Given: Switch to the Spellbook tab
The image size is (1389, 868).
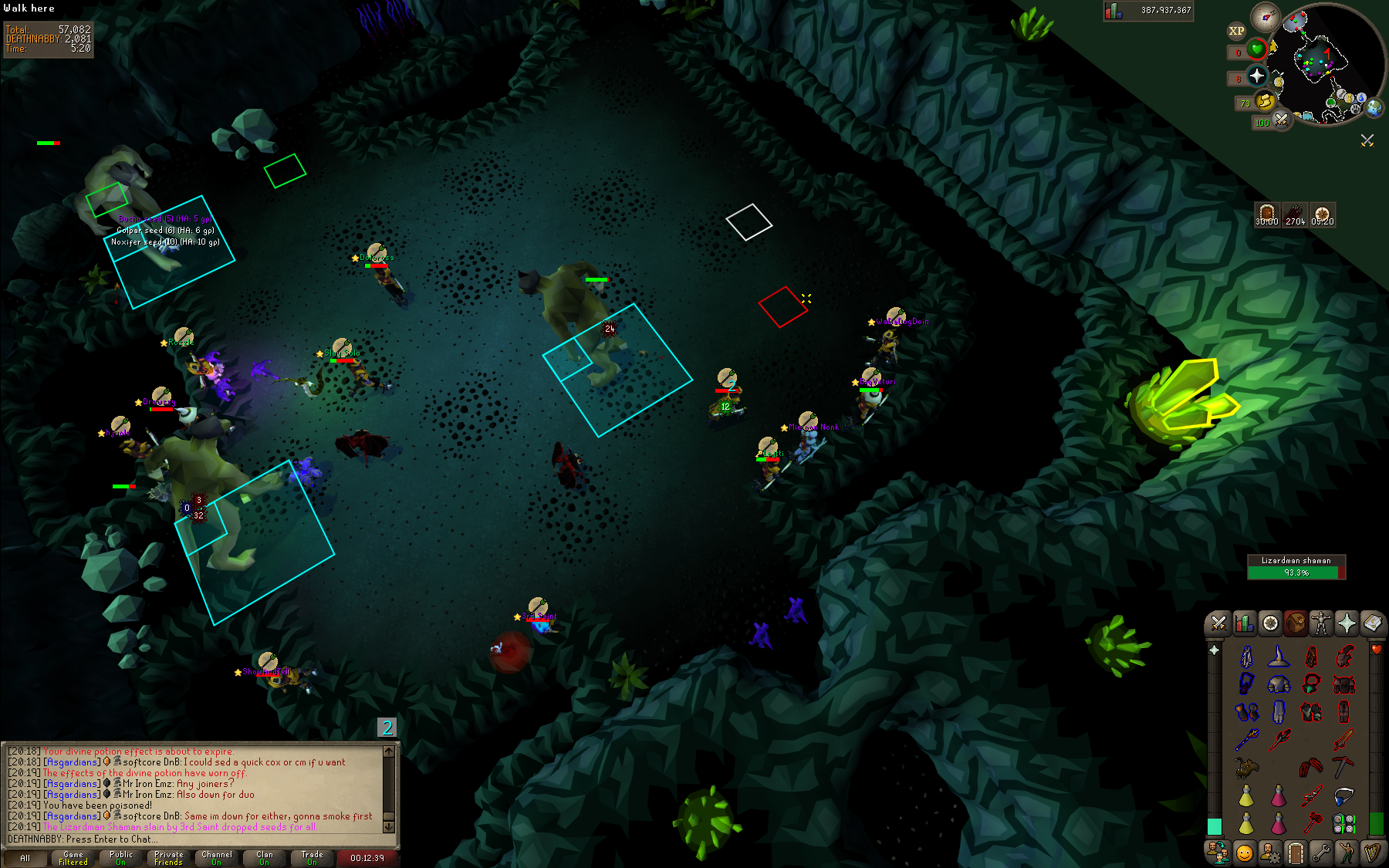Looking at the screenshot, I should pos(1372,623).
